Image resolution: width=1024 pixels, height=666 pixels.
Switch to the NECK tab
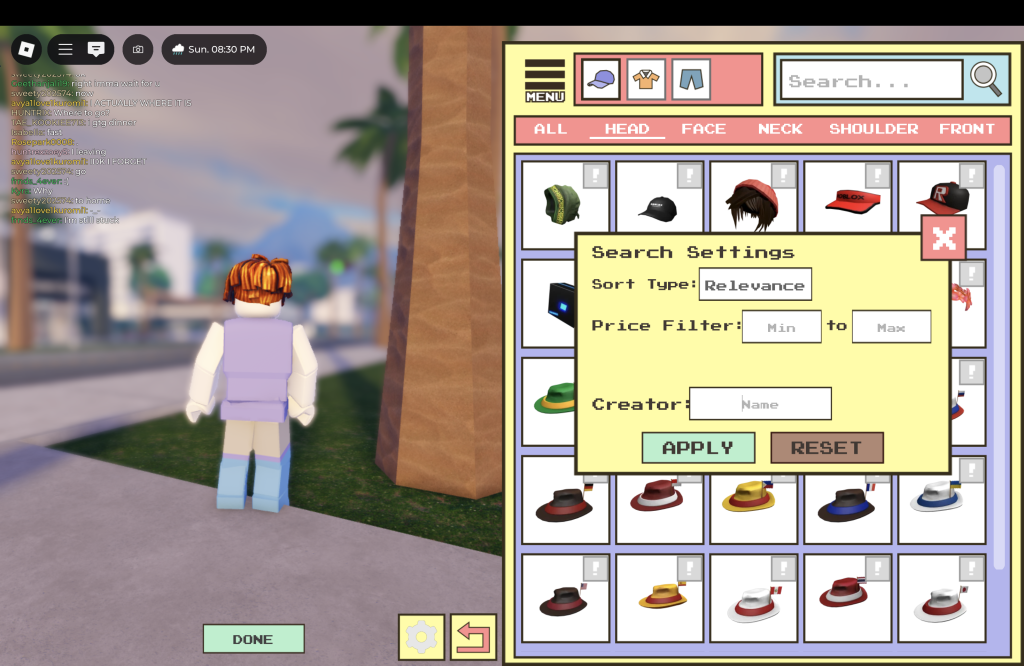(x=780, y=129)
